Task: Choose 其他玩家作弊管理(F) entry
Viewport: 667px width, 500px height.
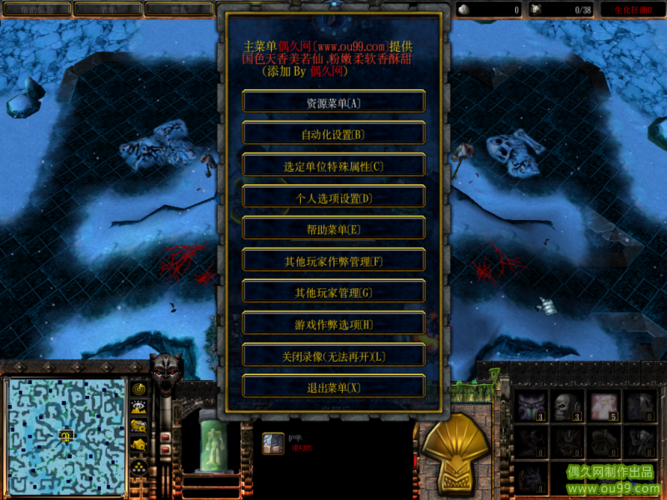Action: [333, 261]
